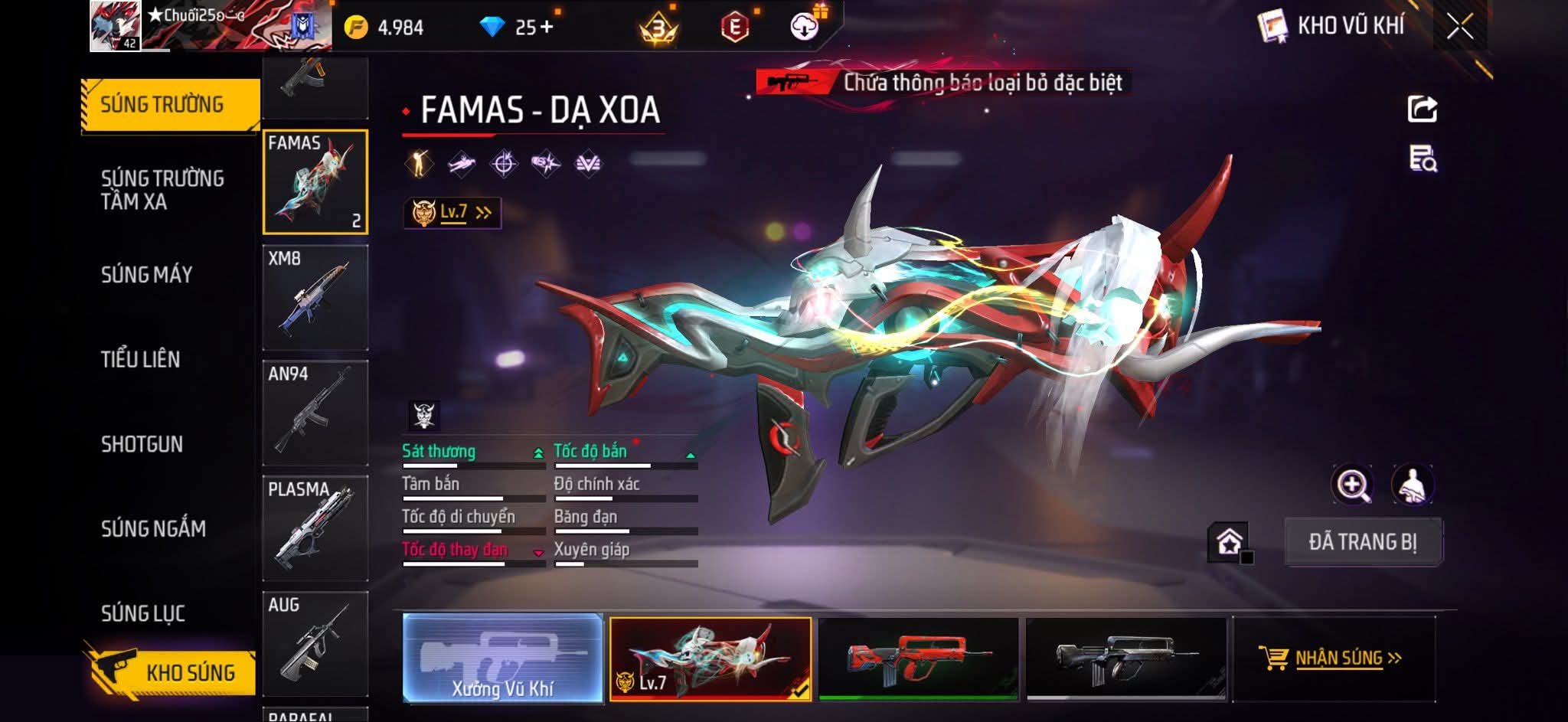Image resolution: width=1568 pixels, height=722 pixels.
Task: Select the XM8 weapon tile
Action: pos(315,298)
